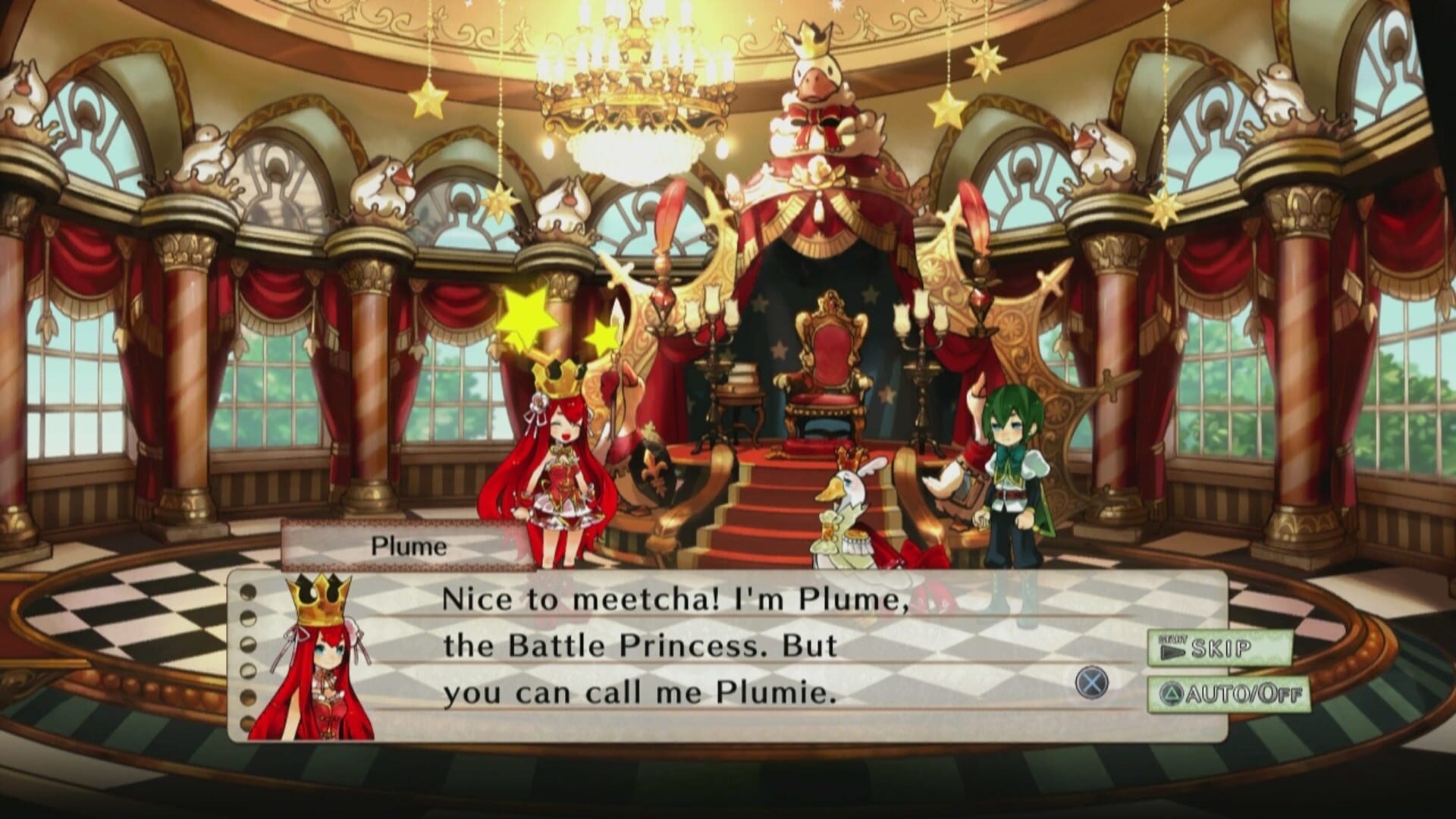Click the START button icon beside SKIP
The width and height of the screenshot is (1456, 819).
point(1174,648)
